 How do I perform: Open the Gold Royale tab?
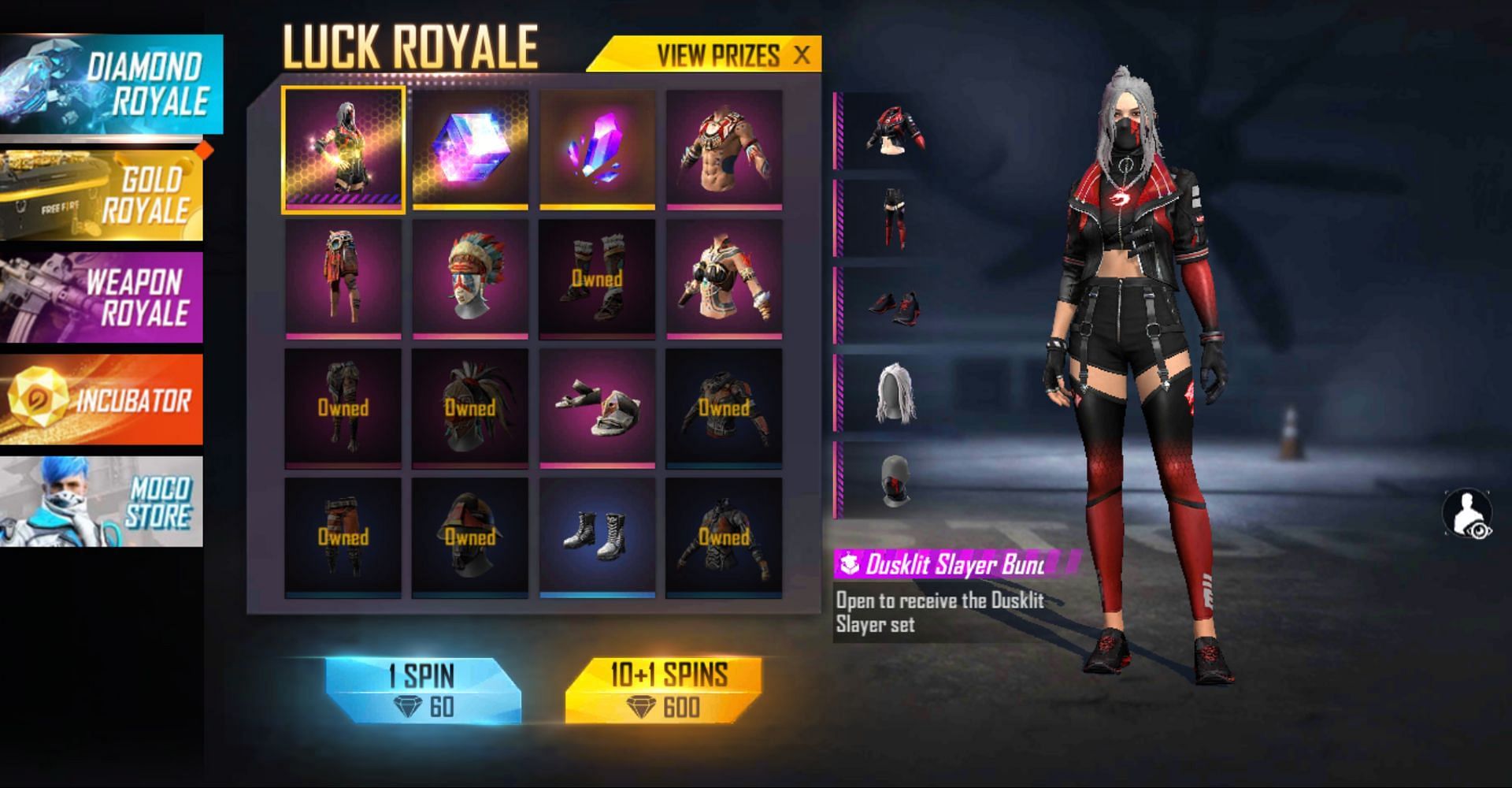click(x=102, y=195)
